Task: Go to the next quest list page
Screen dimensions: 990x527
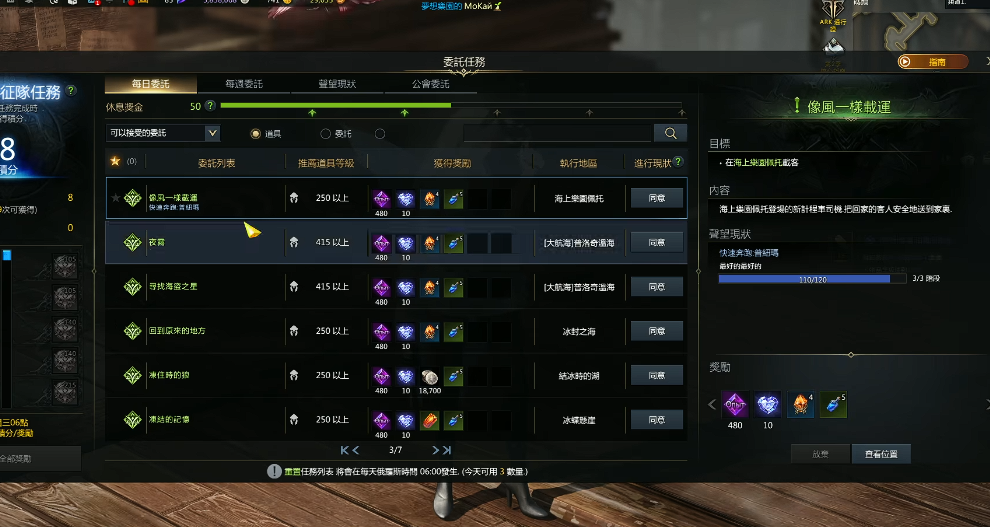Action: click(x=434, y=450)
